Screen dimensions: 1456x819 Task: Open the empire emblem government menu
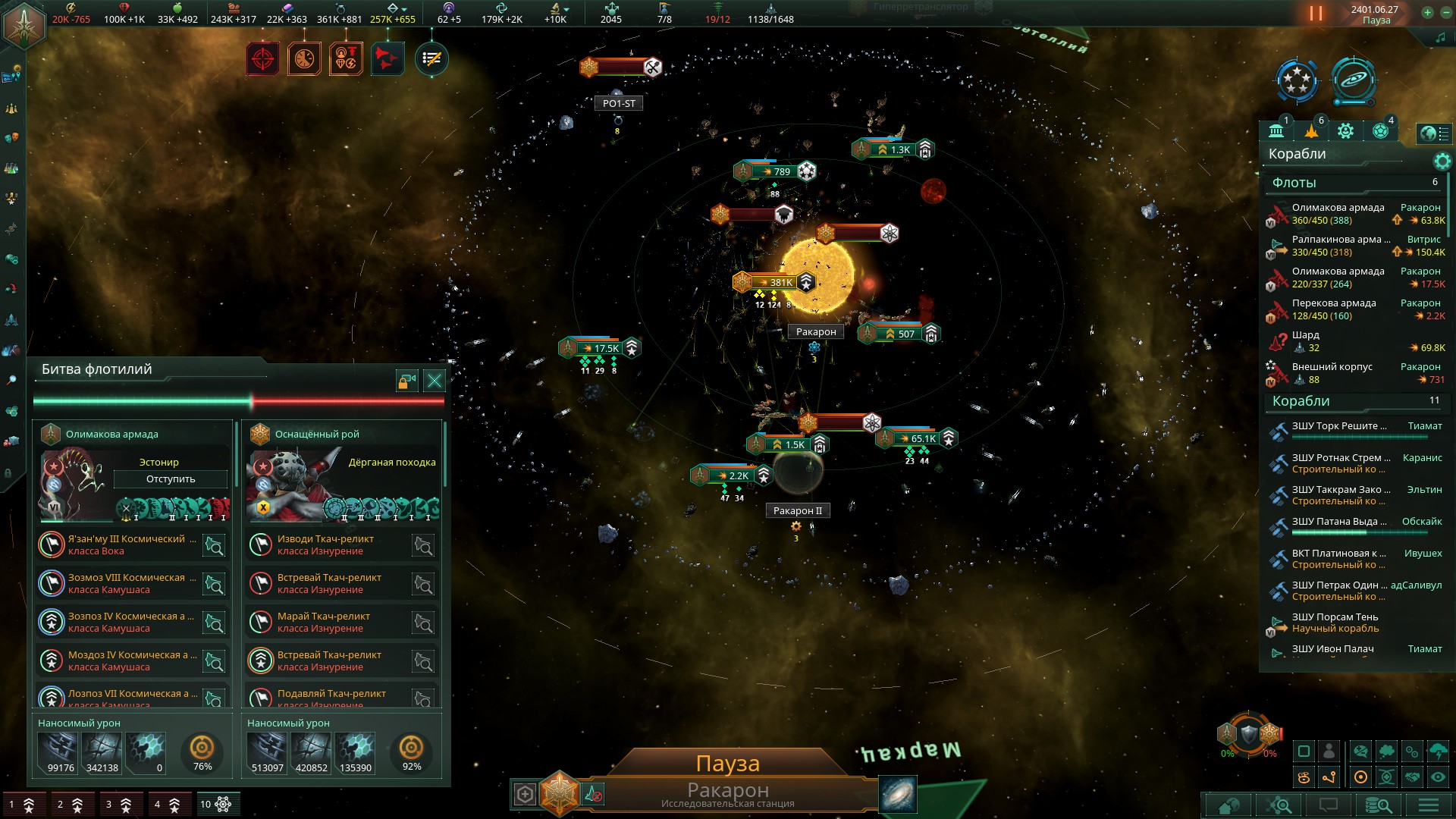(24, 24)
